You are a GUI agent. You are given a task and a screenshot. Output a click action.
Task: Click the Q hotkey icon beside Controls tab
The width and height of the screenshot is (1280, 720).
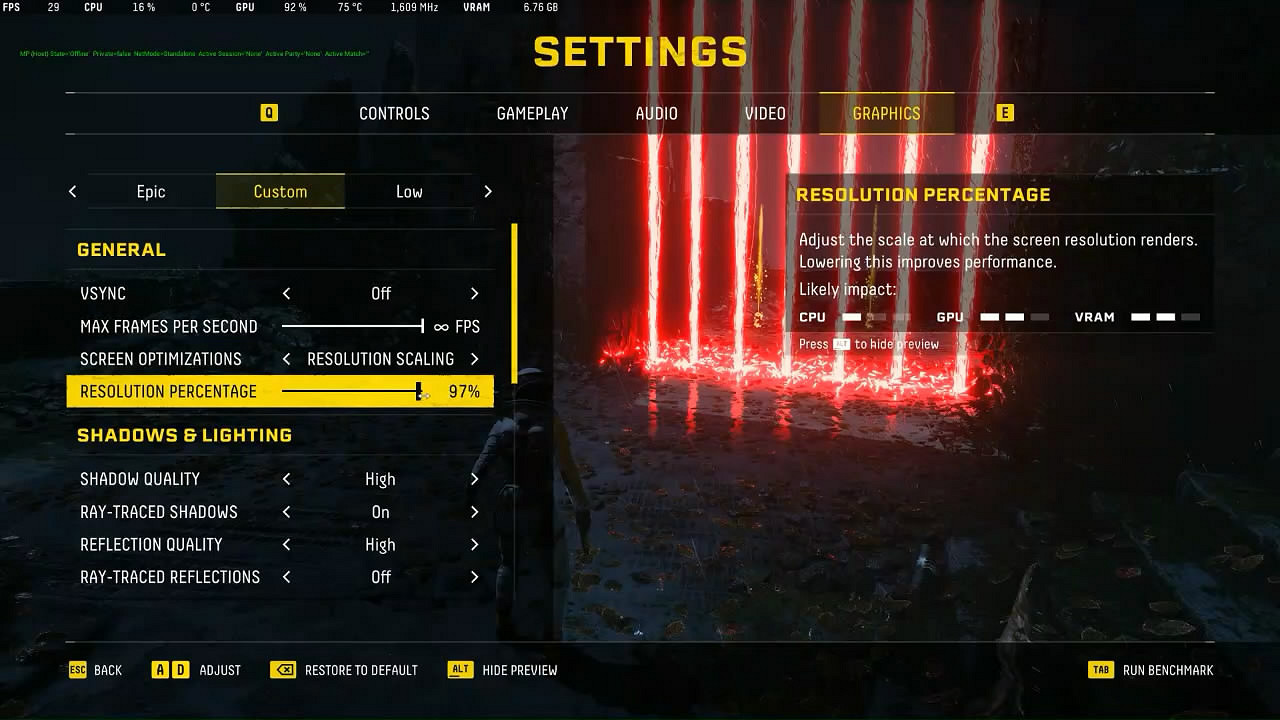pos(268,113)
